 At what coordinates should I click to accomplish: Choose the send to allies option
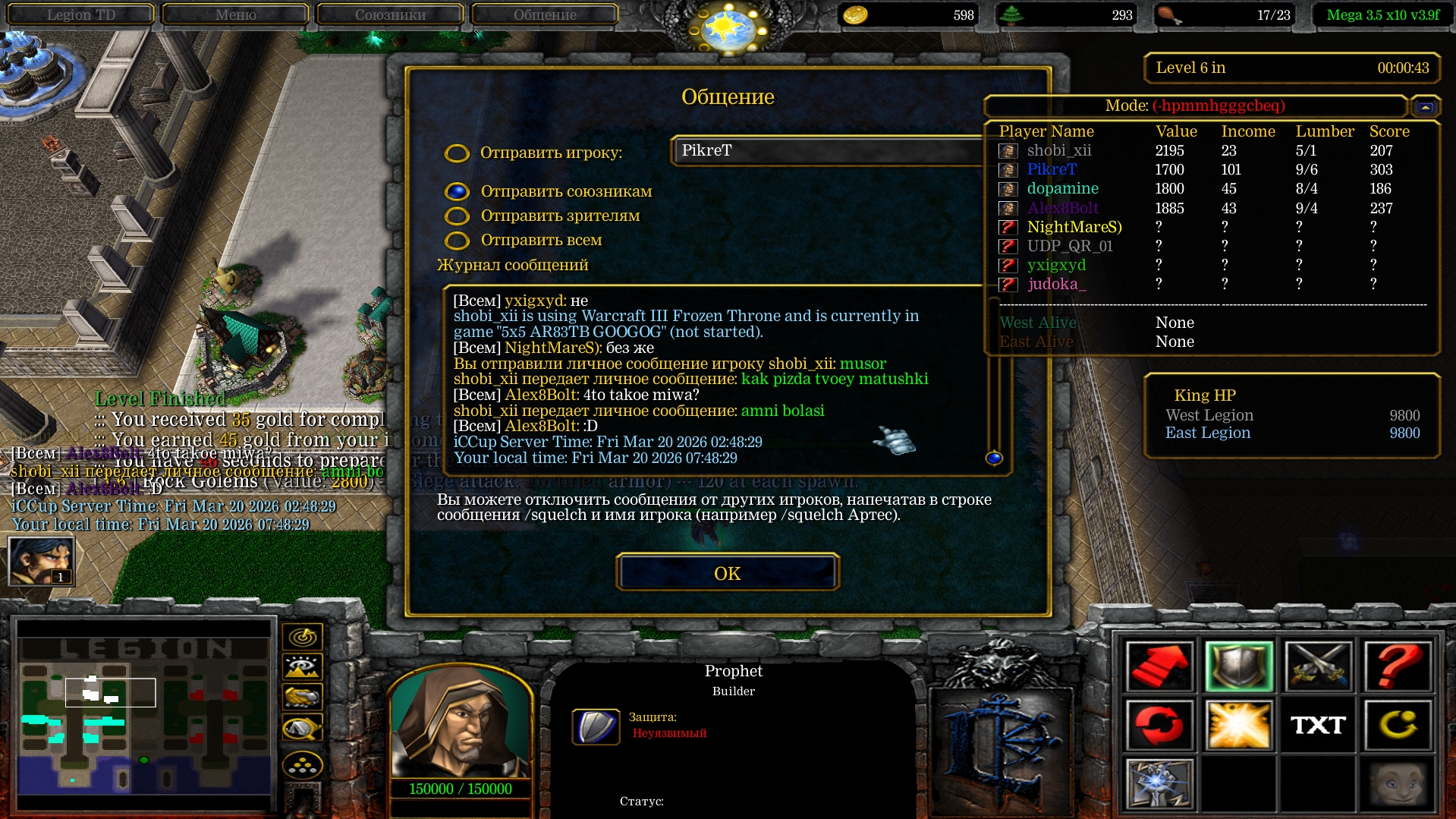click(x=457, y=192)
